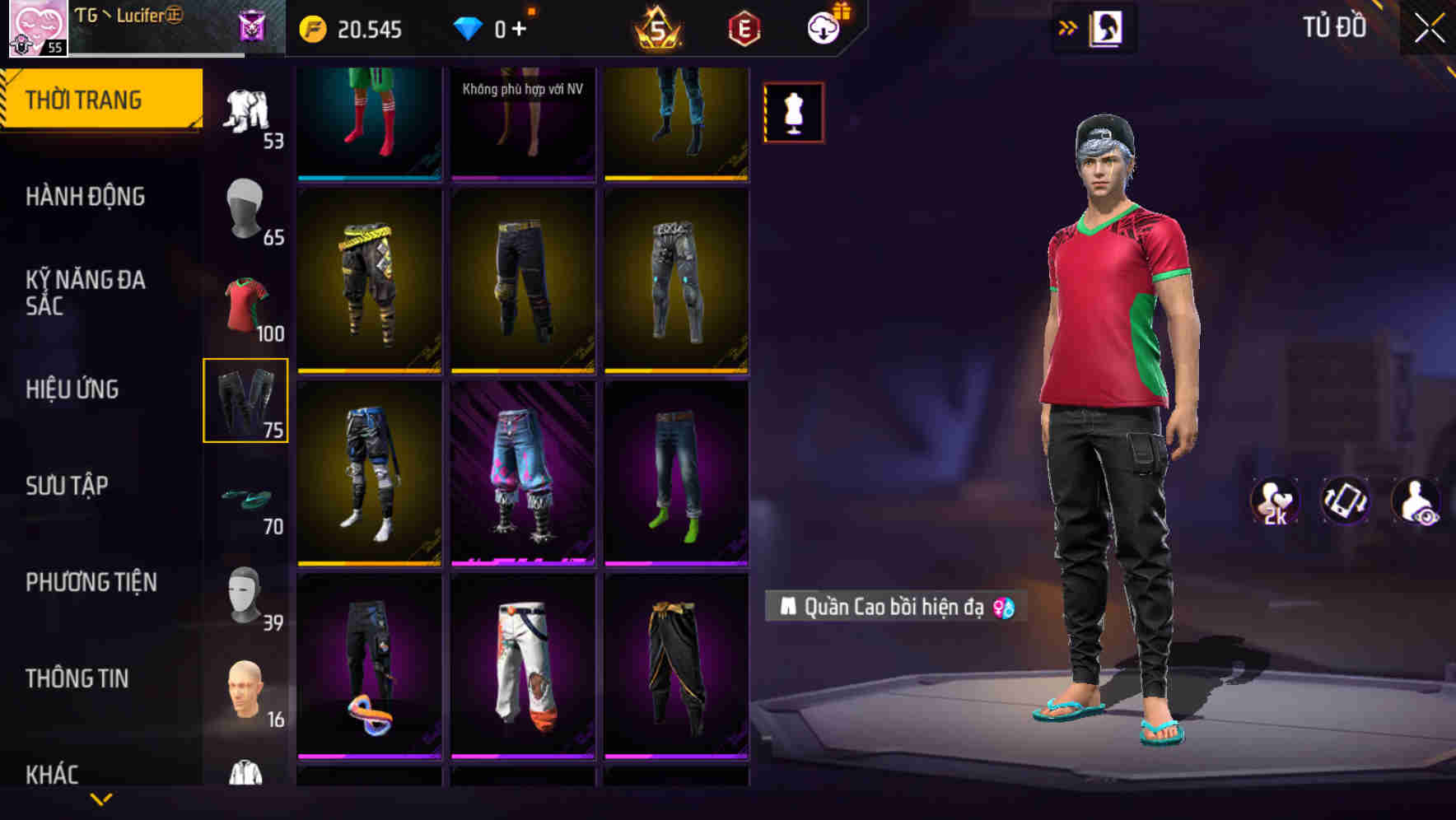Expand the menu with the down chevron below KHÁC
Screen dimensions: 1456x820
(x=101, y=800)
